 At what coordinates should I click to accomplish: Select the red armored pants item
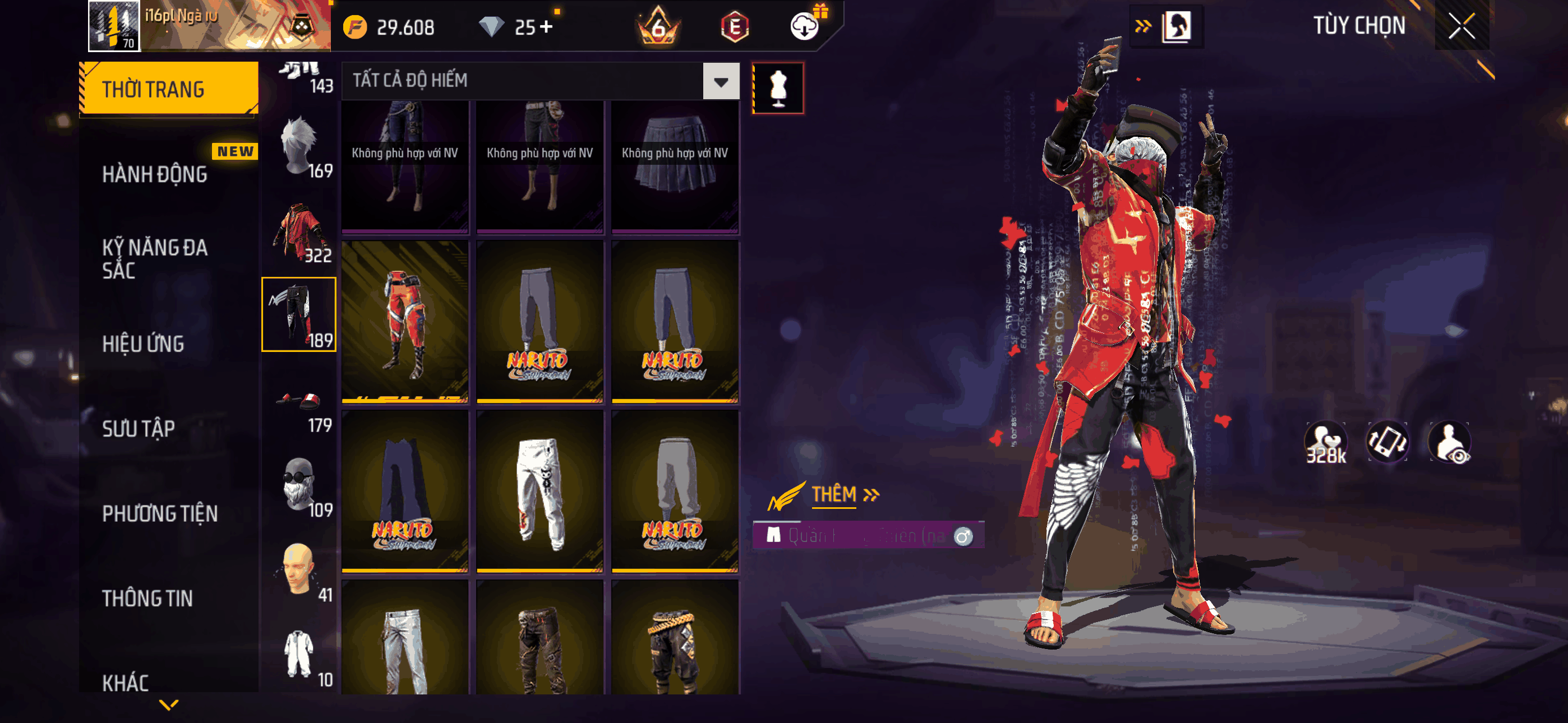(x=405, y=321)
